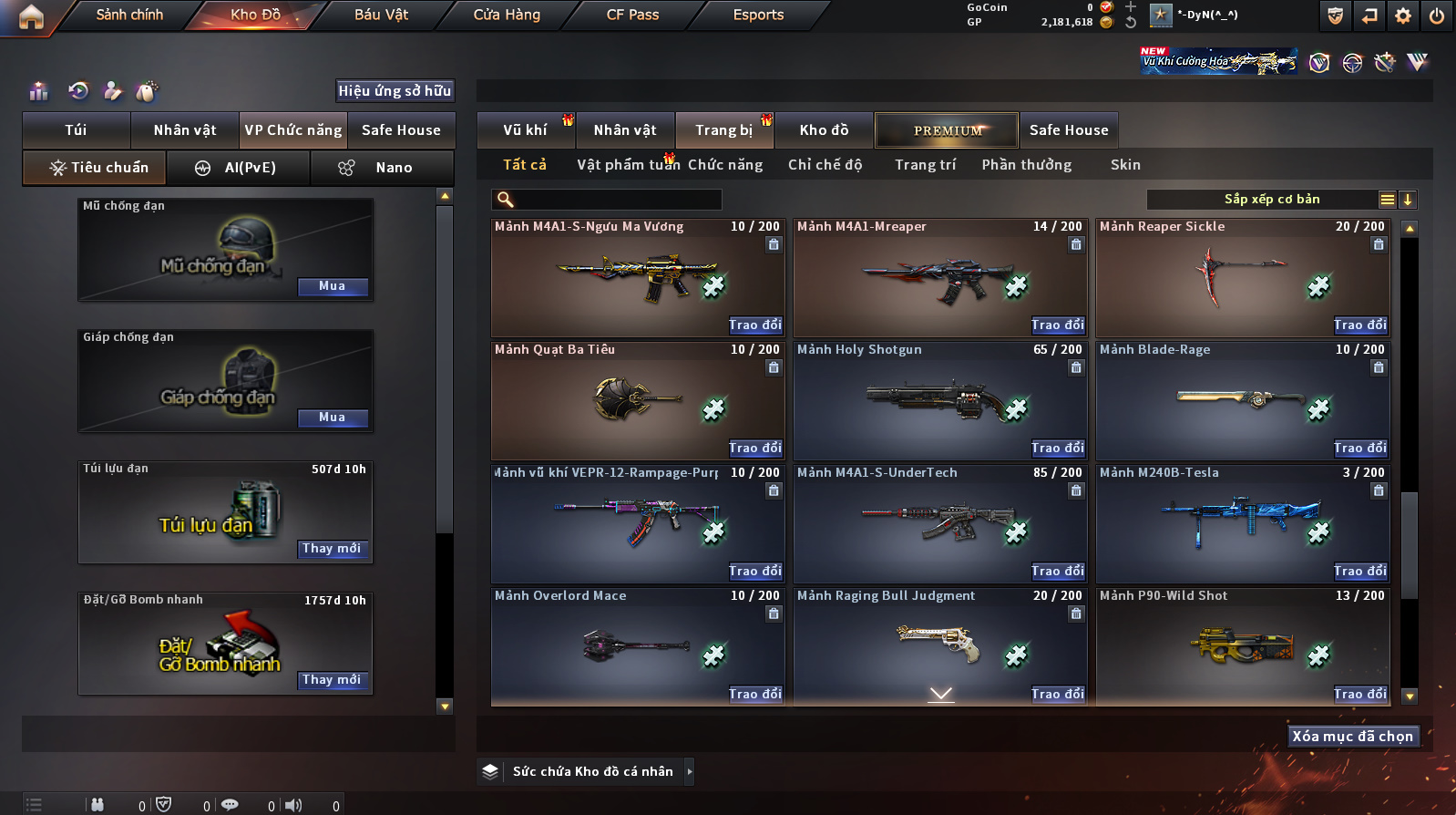
Task: Open Hiệu ứng sở hữu button
Action: (x=395, y=90)
